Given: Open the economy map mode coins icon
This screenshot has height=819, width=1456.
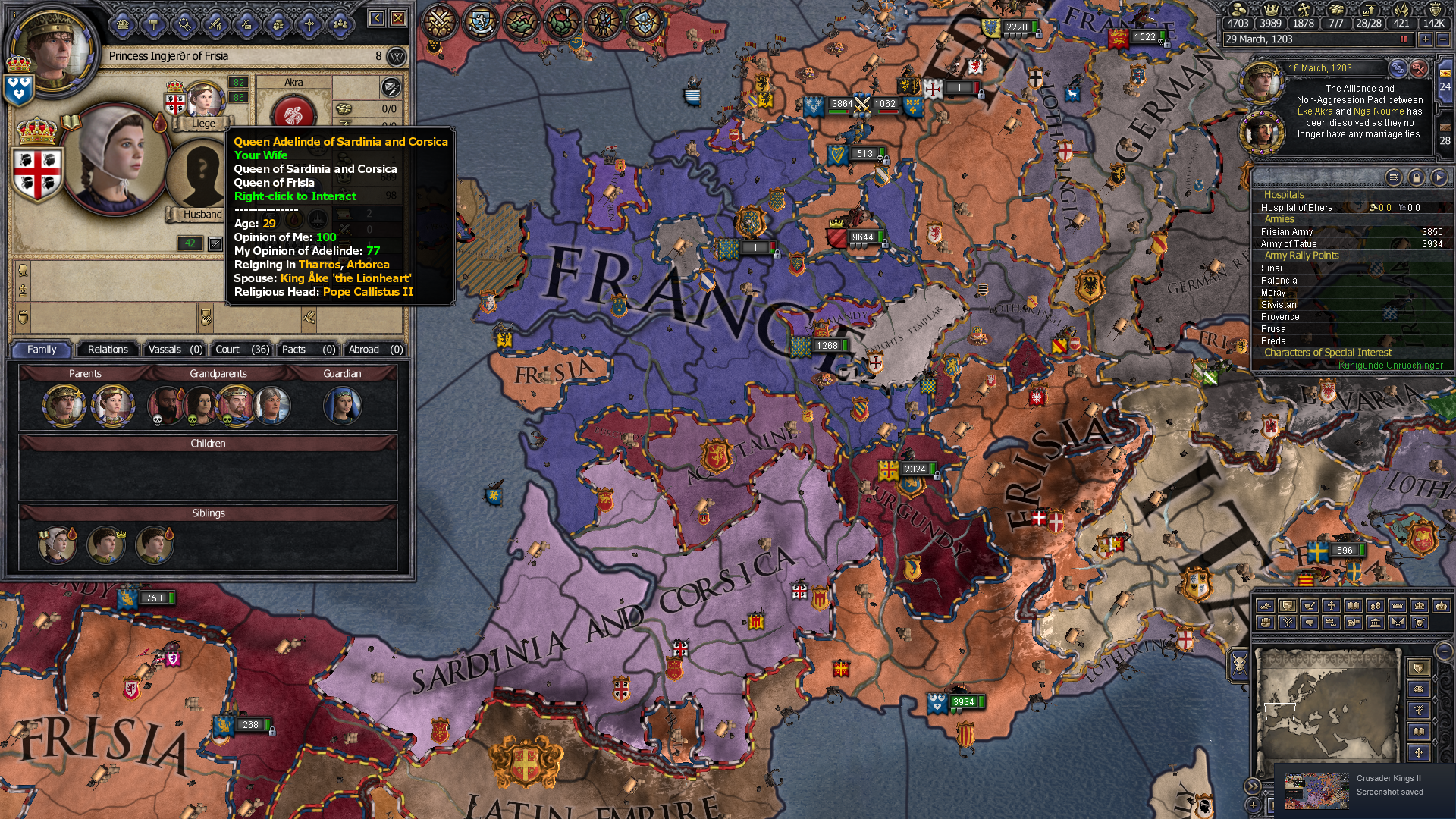Looking at the screenshot, I should (x=1373, y=606).
